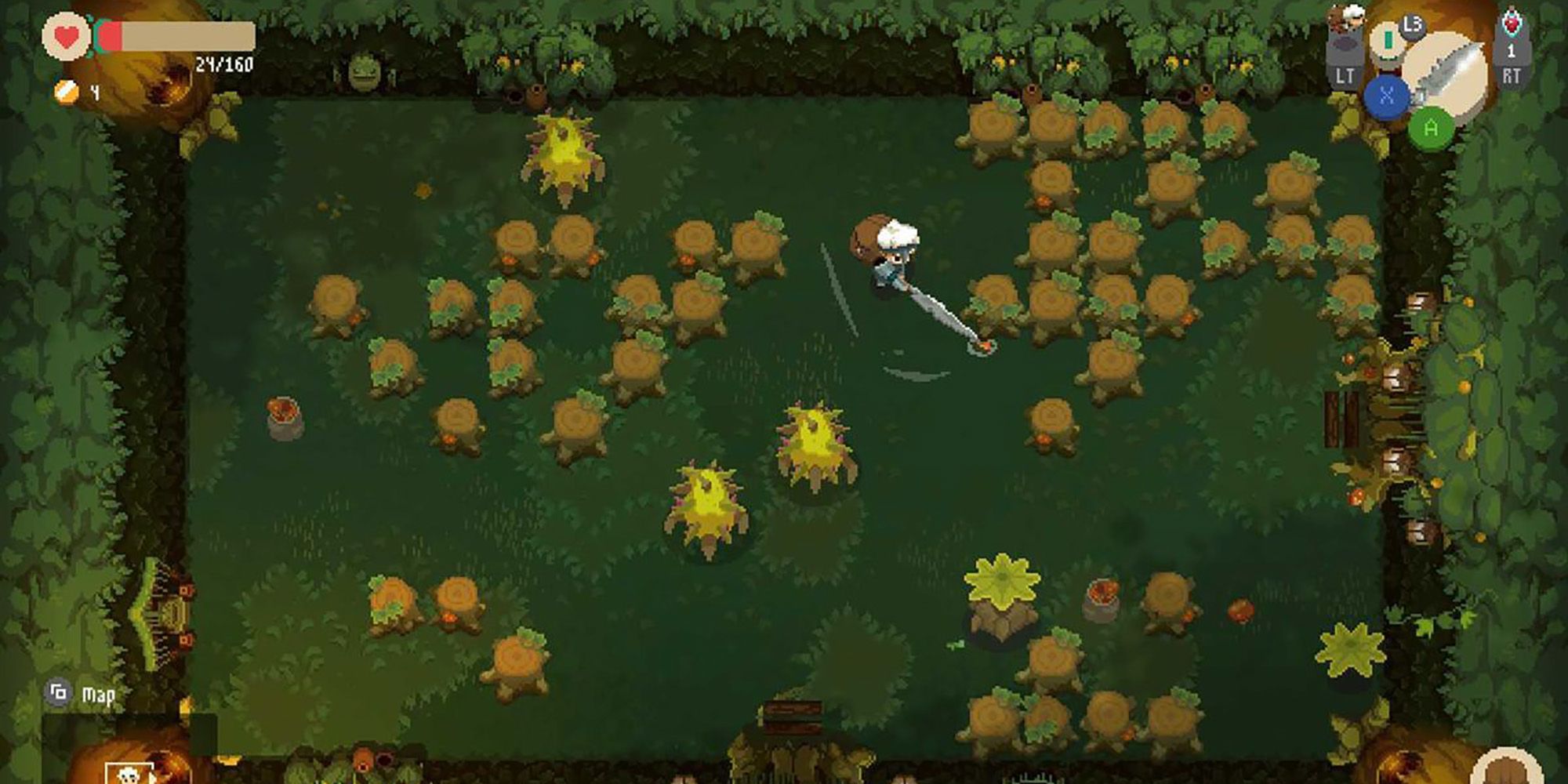Click the blue X button prompt
Image resolution: width=1568 pixels, height=784 pixels.
point(1387,96)
